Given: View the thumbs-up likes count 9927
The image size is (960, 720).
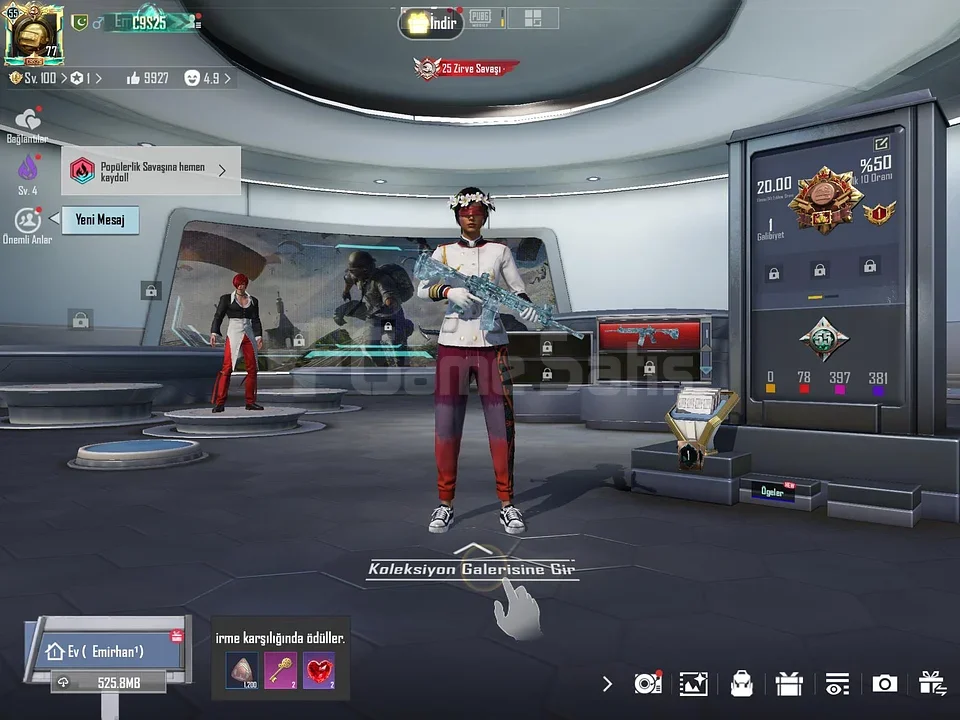Looking at the screenshot, I should [147, 78].
